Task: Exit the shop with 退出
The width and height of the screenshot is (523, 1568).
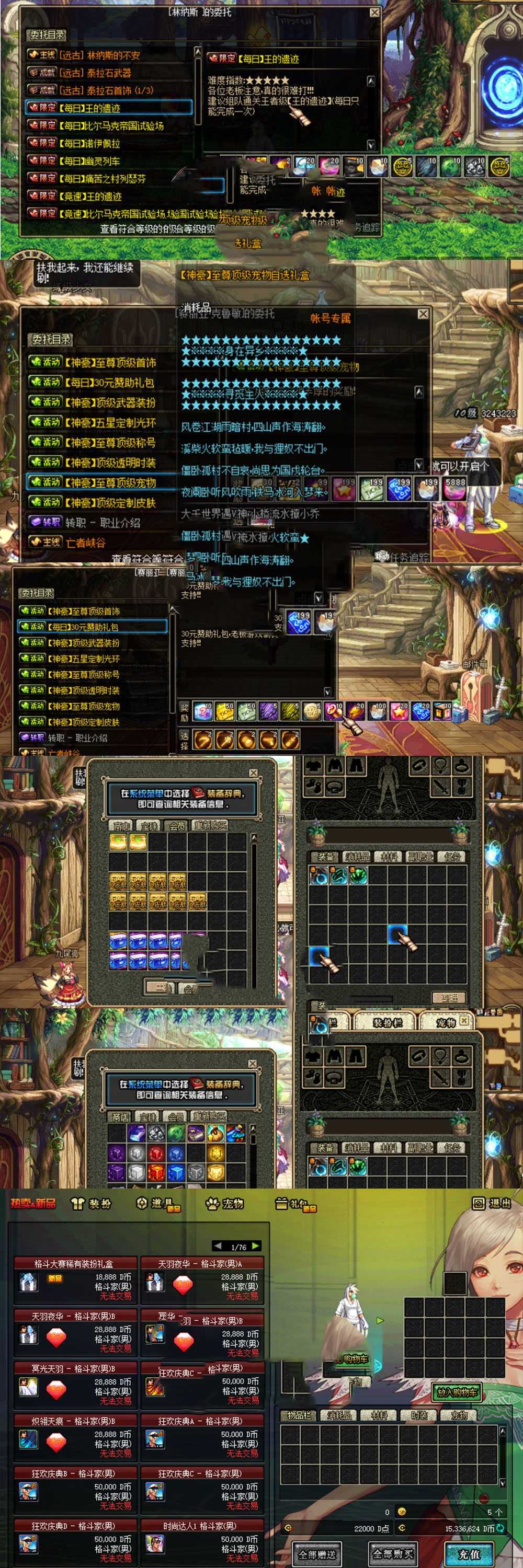Action: tap(492, 1203)
